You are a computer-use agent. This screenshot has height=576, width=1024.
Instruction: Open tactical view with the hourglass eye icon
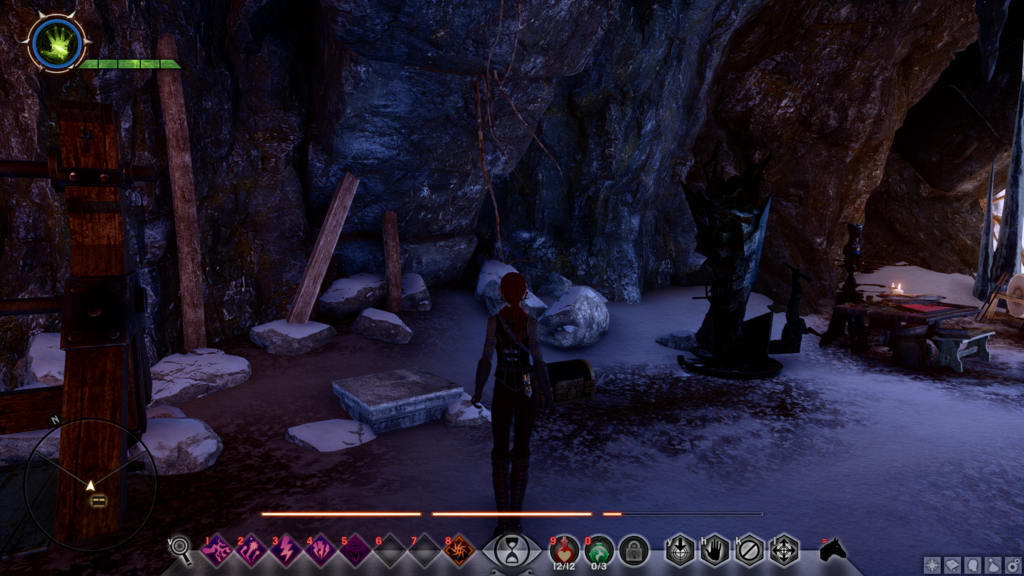click(511, 551)
